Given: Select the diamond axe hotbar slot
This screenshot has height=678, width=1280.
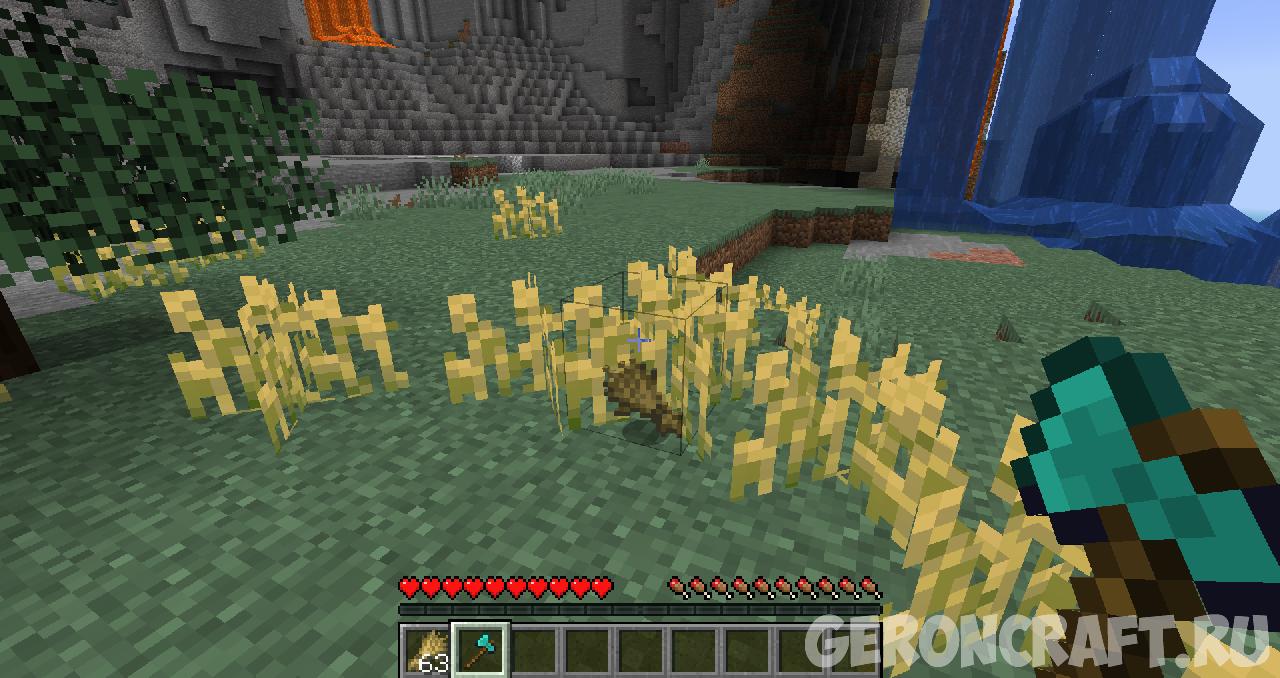Looking at the screenshot, I should [480, 650].
